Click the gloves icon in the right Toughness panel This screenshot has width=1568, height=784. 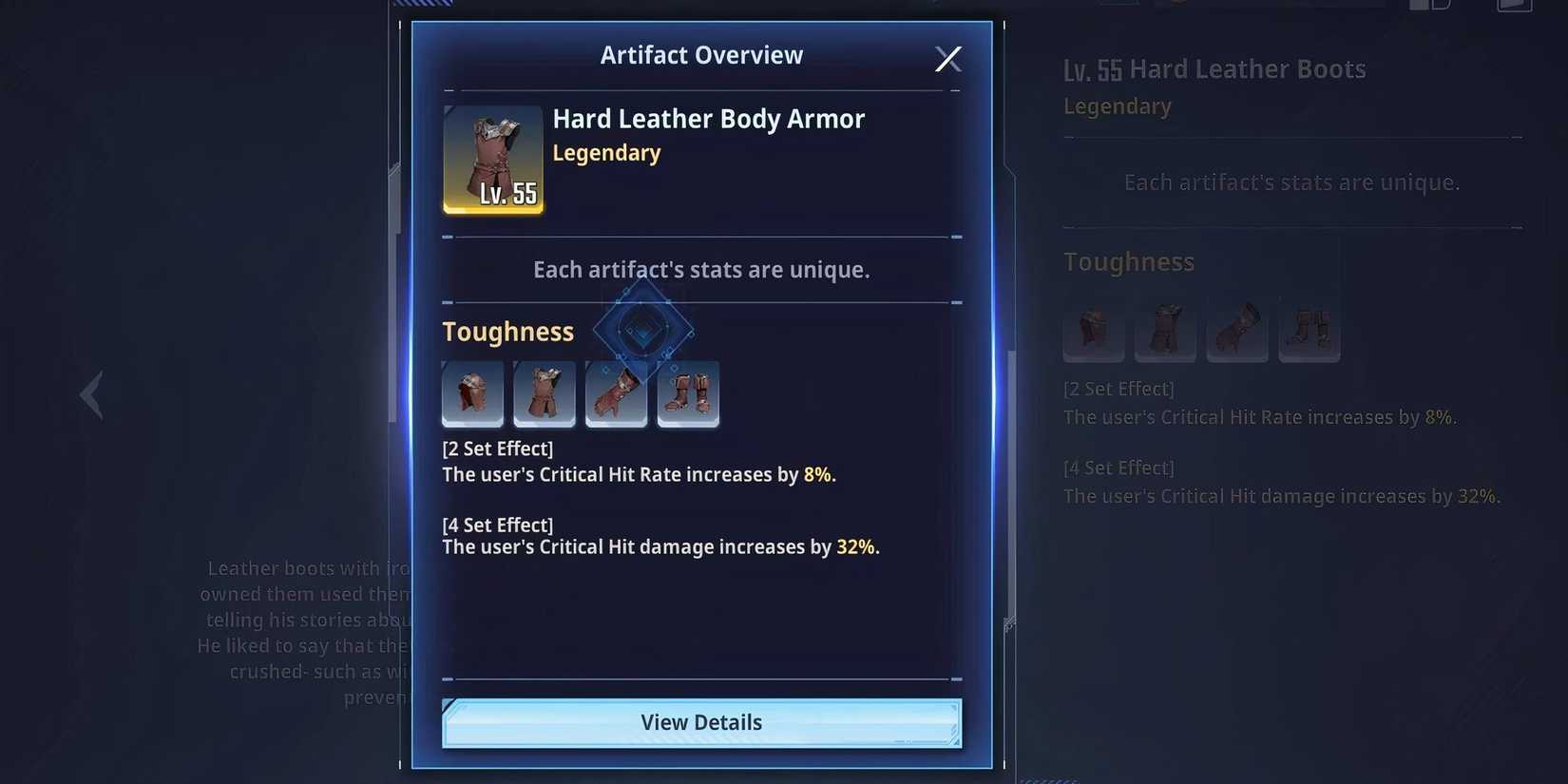[x=1237, y=332]
